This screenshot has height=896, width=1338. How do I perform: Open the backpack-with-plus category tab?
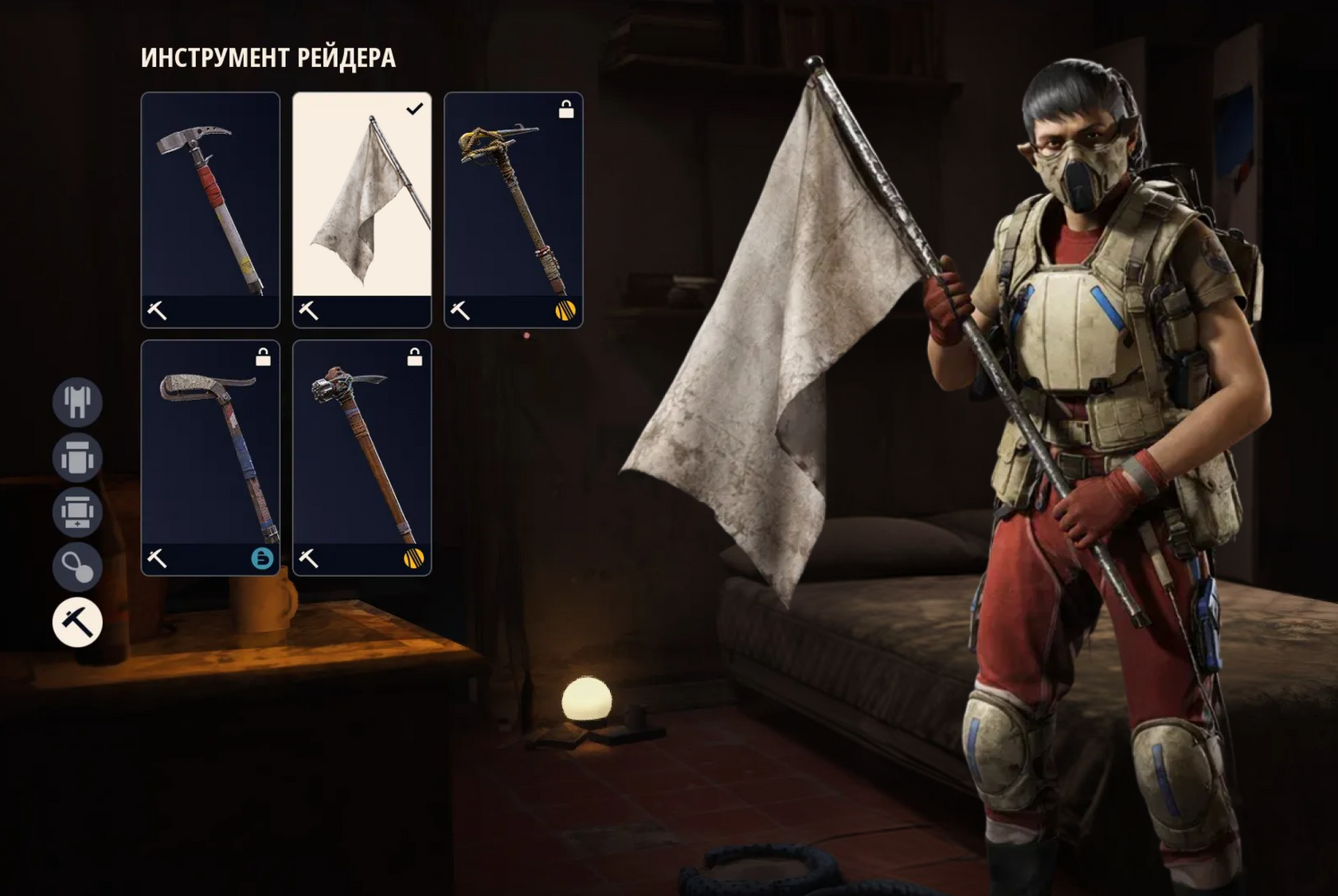coord(77,511)
